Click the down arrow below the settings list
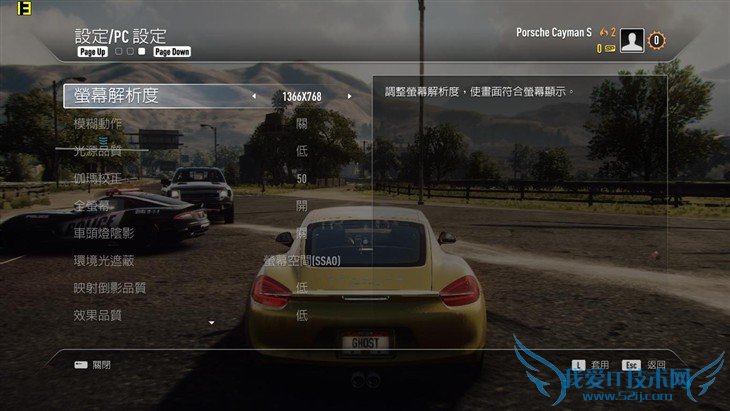 click(212, 323)
